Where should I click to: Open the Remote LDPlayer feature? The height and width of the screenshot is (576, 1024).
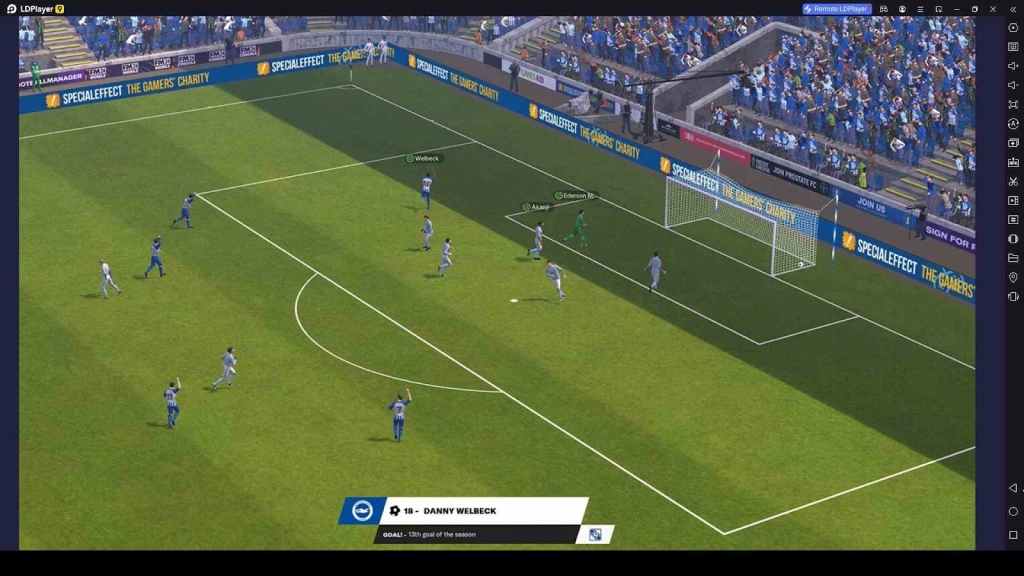click(837, 9)
